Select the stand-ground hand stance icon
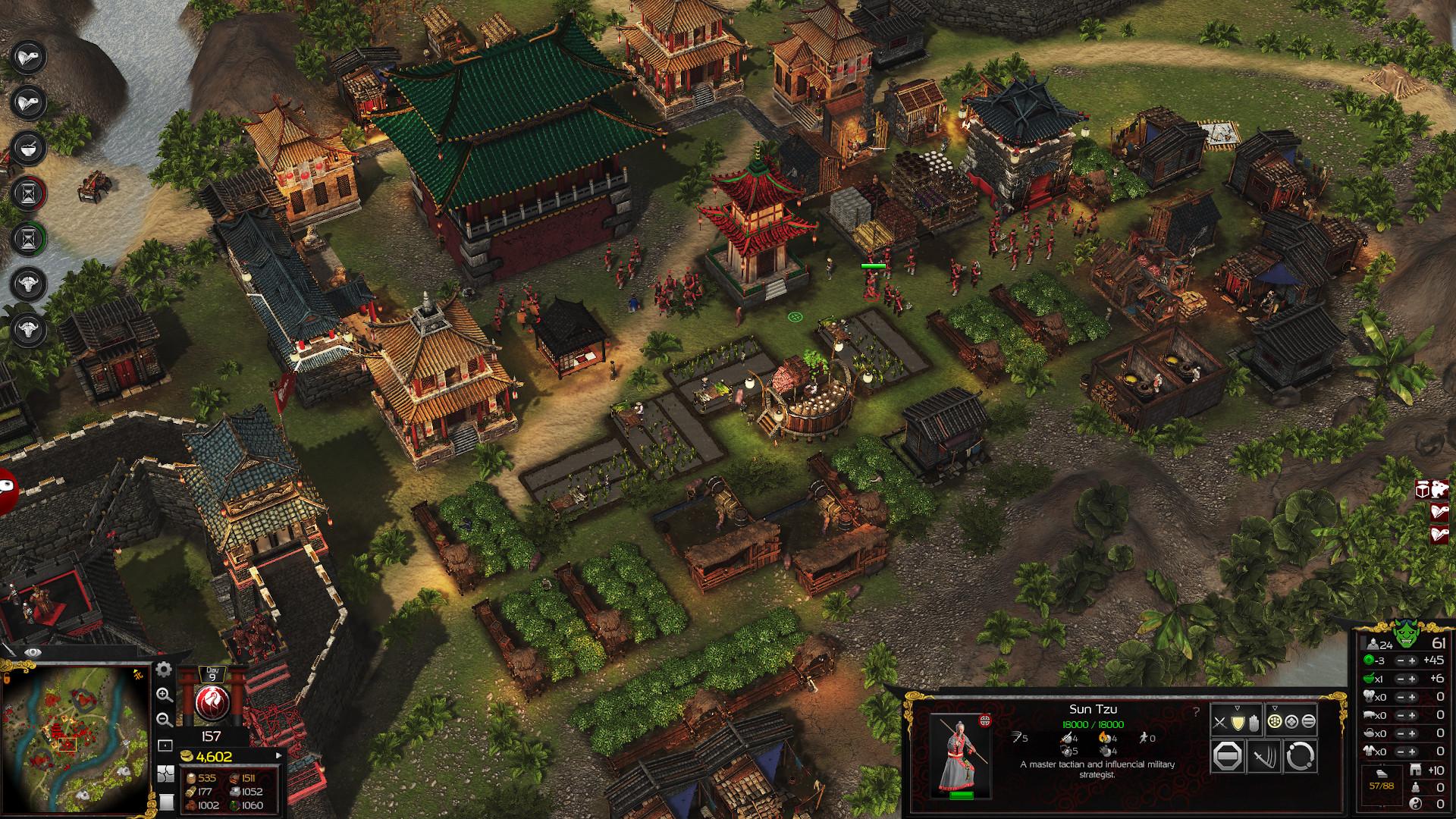The width and height of the screenshot is (1456, 819). coord(1254,723)
